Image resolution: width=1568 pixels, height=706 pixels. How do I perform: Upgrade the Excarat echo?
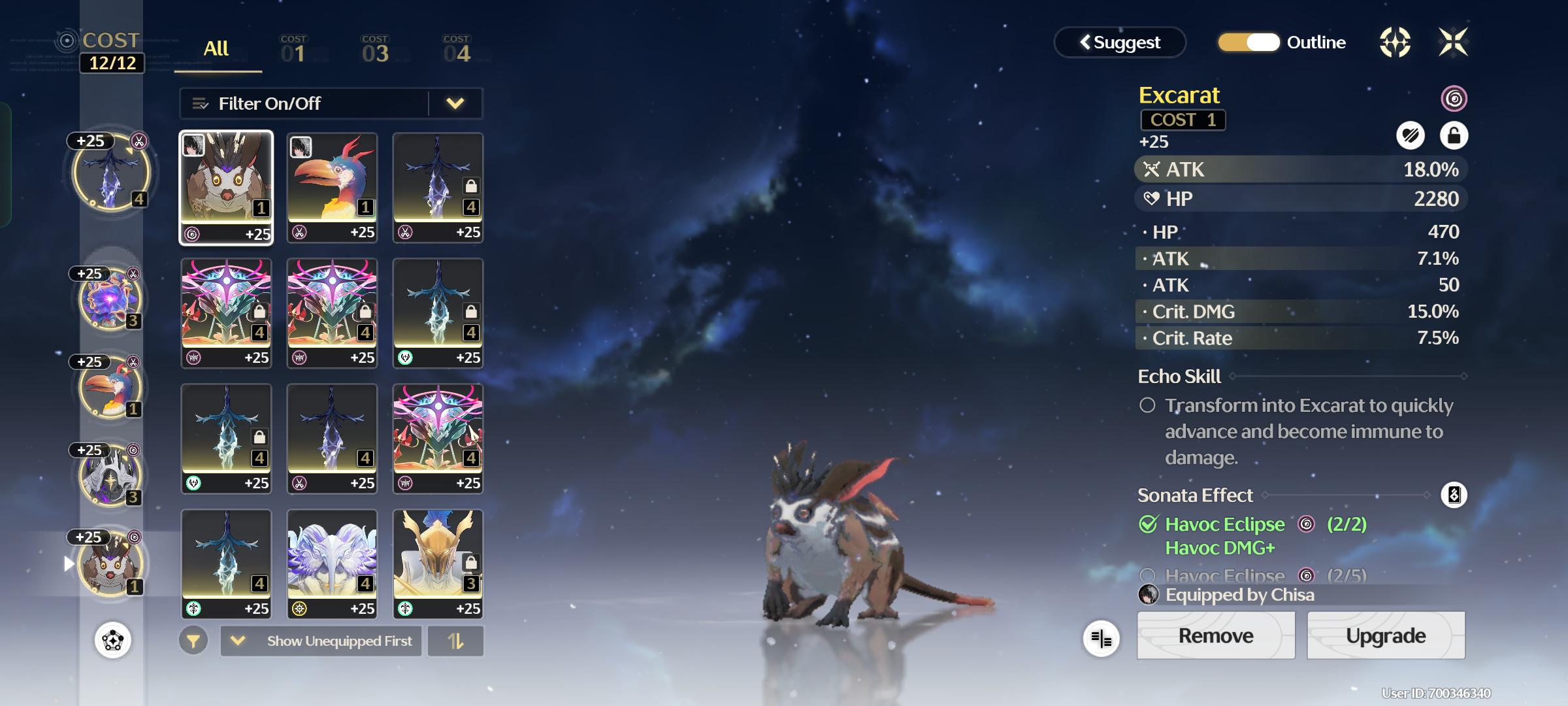[x=1385, y=635]
